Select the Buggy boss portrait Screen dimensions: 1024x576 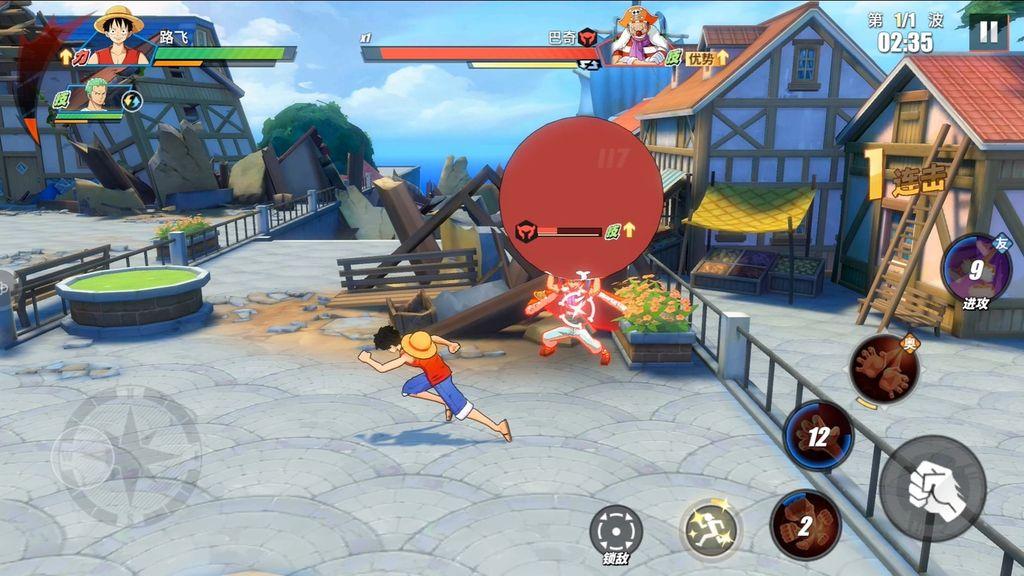tap(640, 36)
